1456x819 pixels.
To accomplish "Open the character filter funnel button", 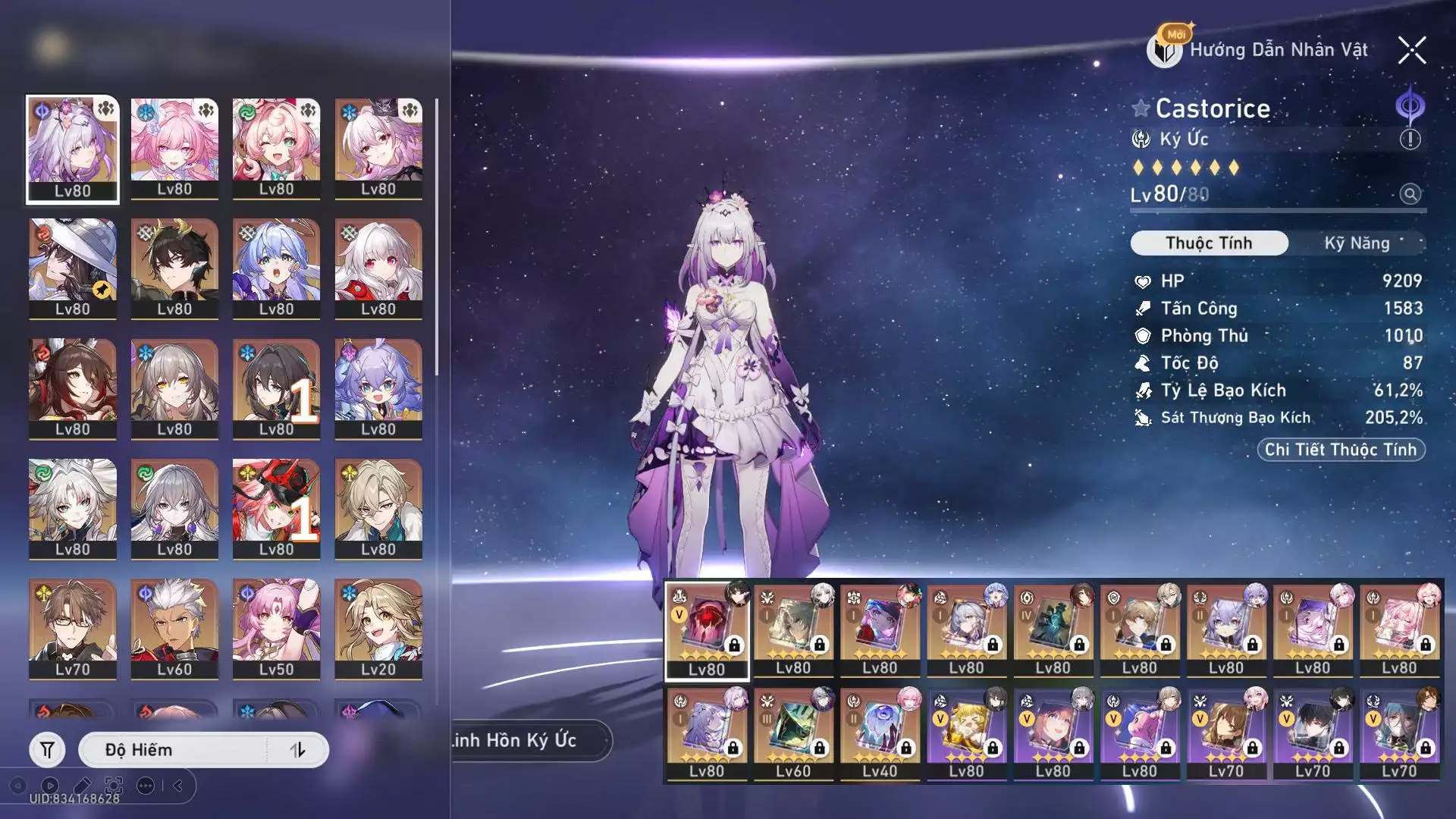I will (x=47, y=750).
